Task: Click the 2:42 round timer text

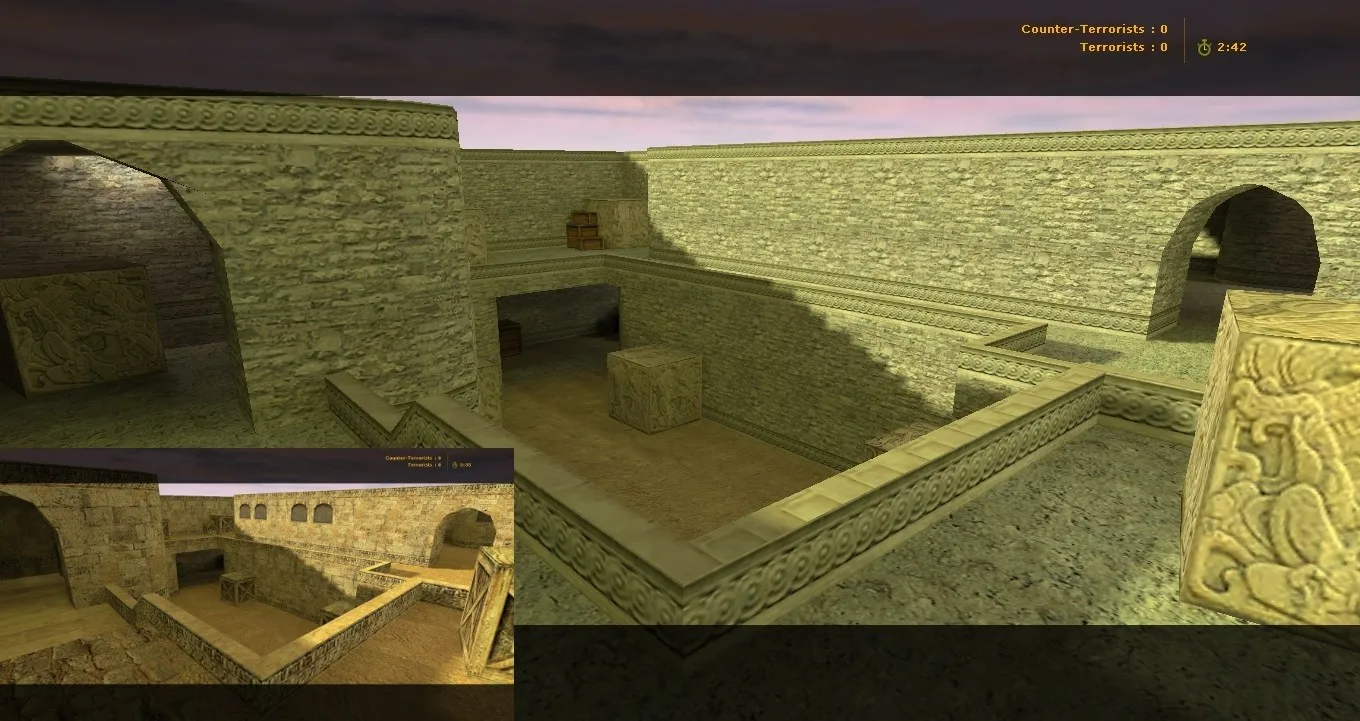Action: 1231,46
